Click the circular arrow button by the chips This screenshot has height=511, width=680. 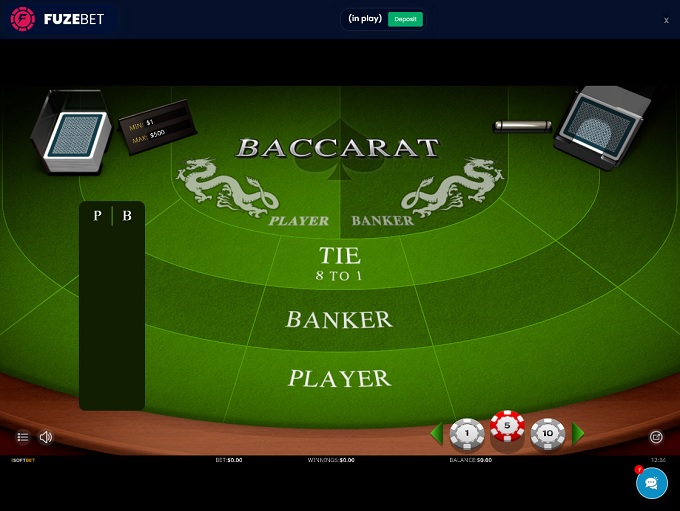click(x=656, y=437)
